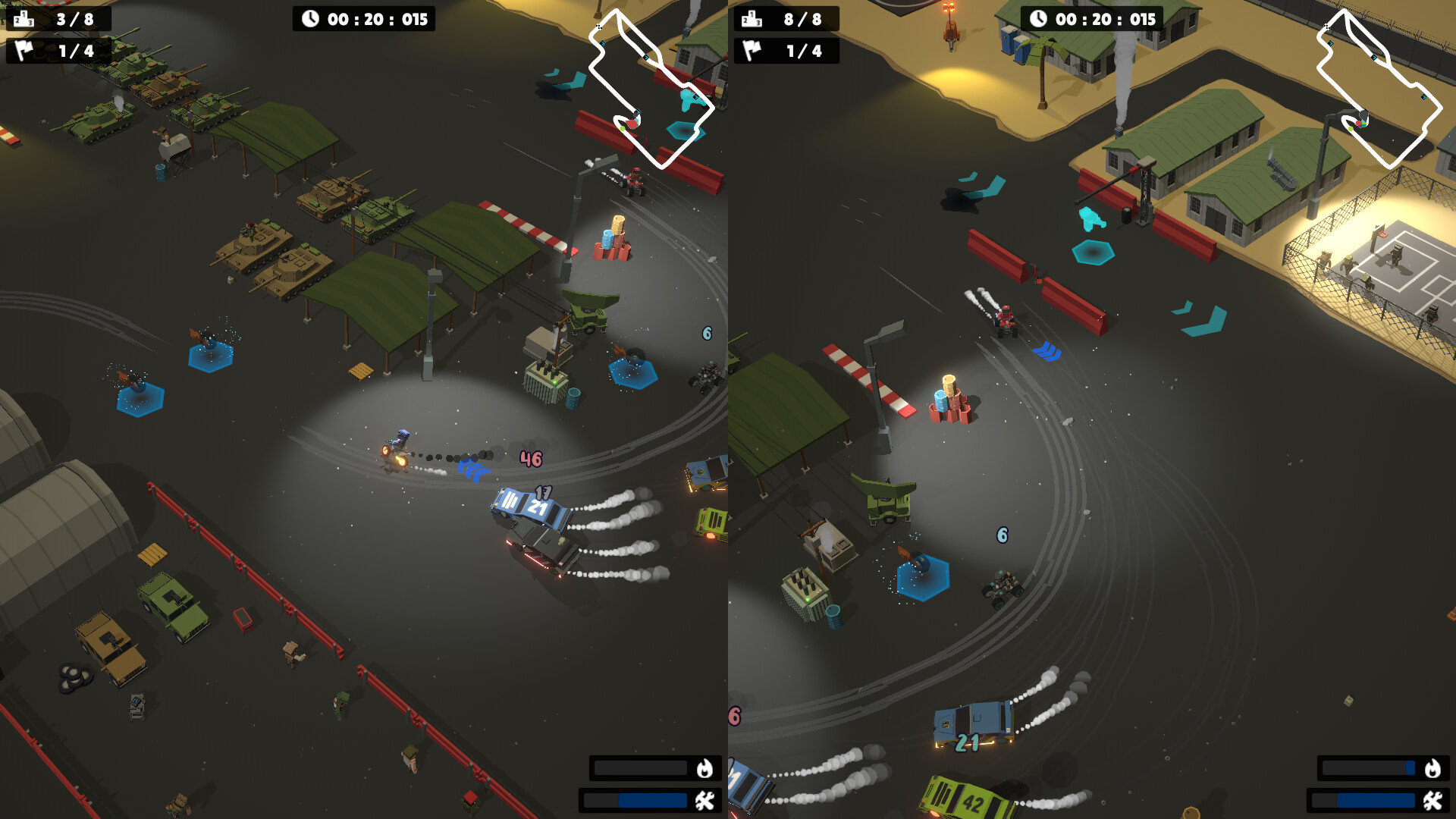Select the wrench repair icon on right HUD
Viewport: 1456px width, 819px height.
click(1432, 801)
